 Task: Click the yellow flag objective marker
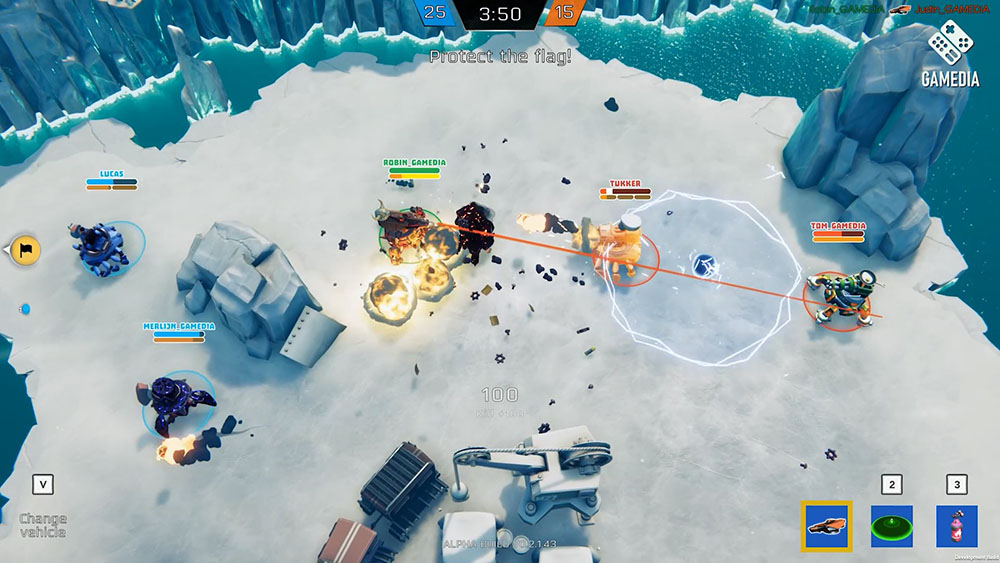click(26, 249)
